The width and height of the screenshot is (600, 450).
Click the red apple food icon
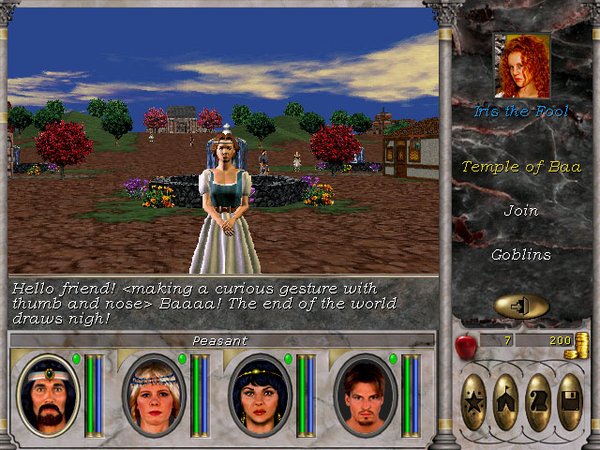click(464, 345)
